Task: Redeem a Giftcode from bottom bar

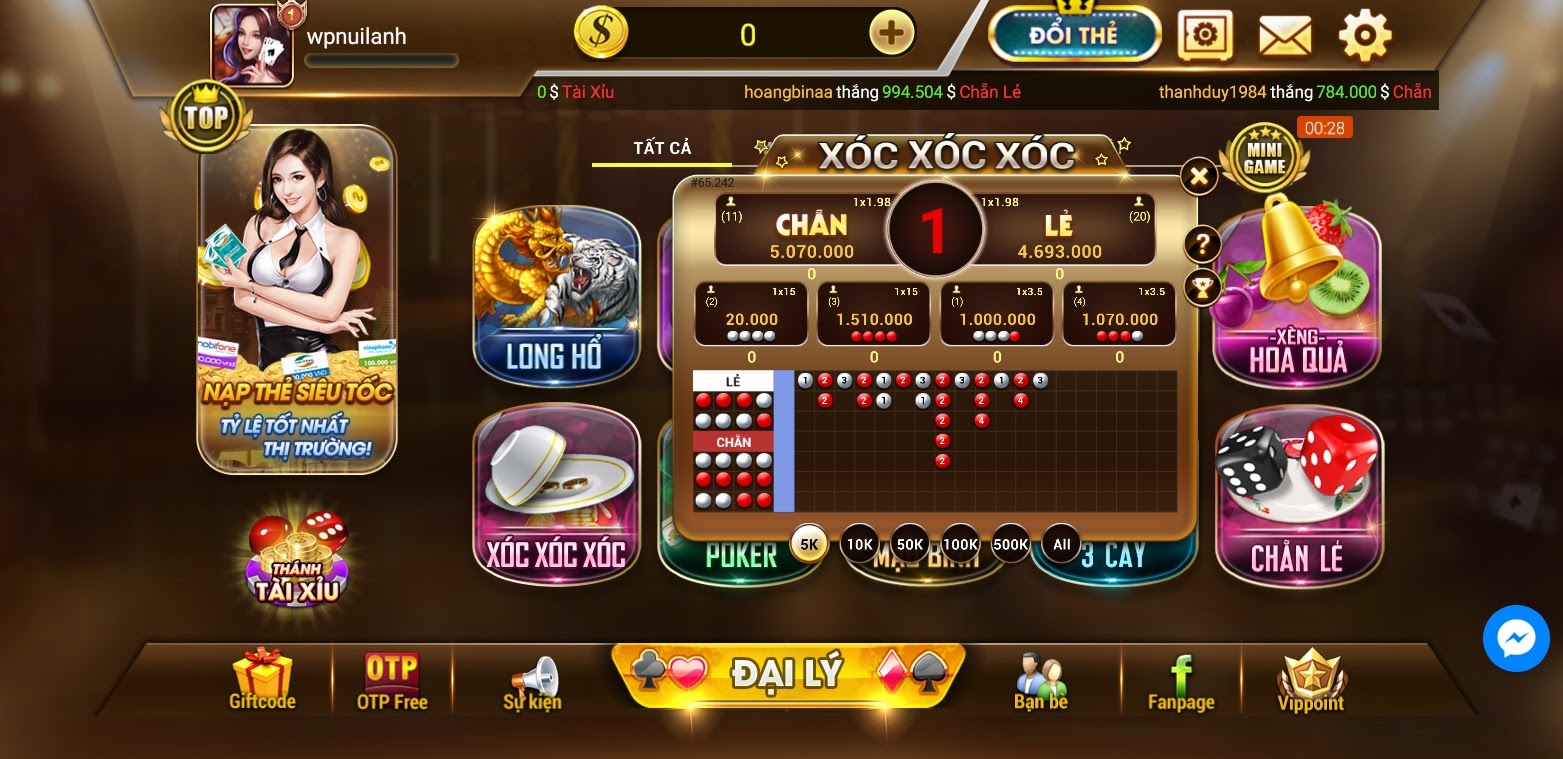Action: coord(262,680)
